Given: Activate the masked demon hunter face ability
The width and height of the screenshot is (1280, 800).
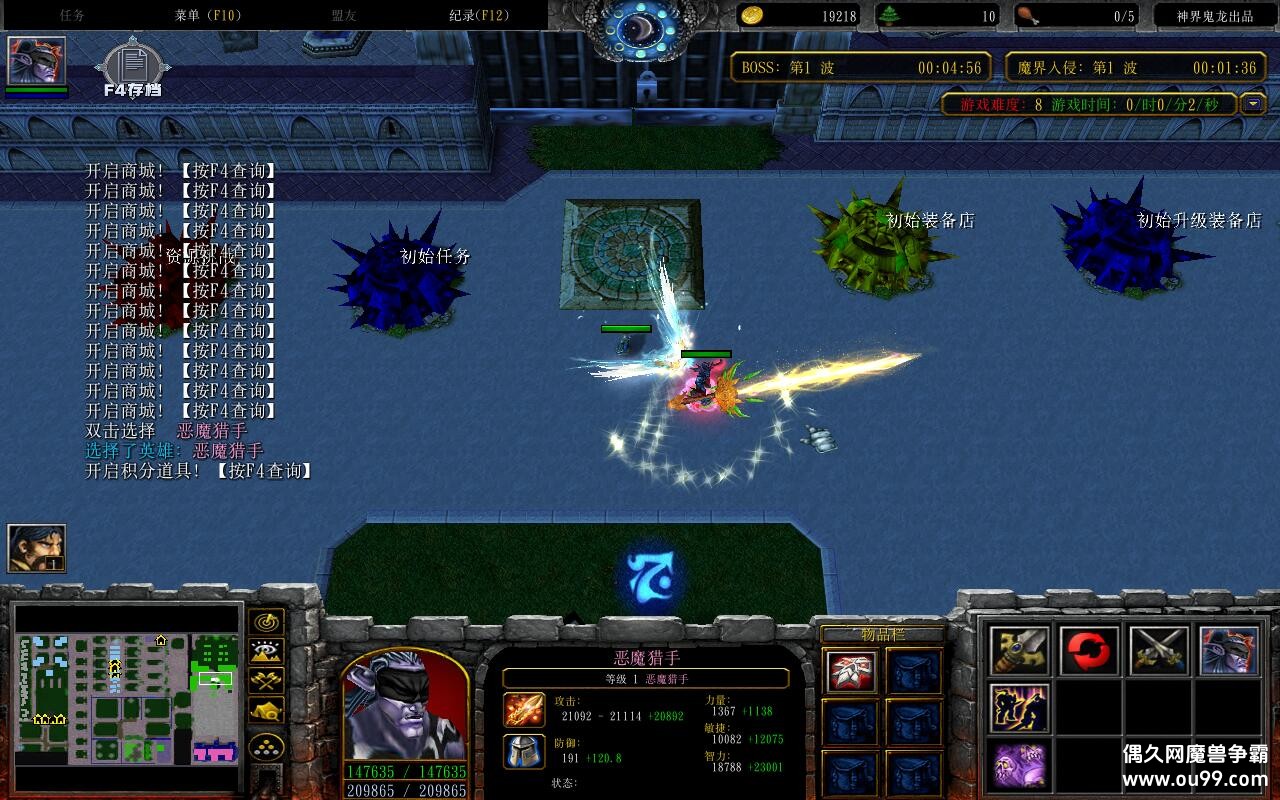Looking at the screenshot, I should pyautogui.click(x=1229, y=651).
